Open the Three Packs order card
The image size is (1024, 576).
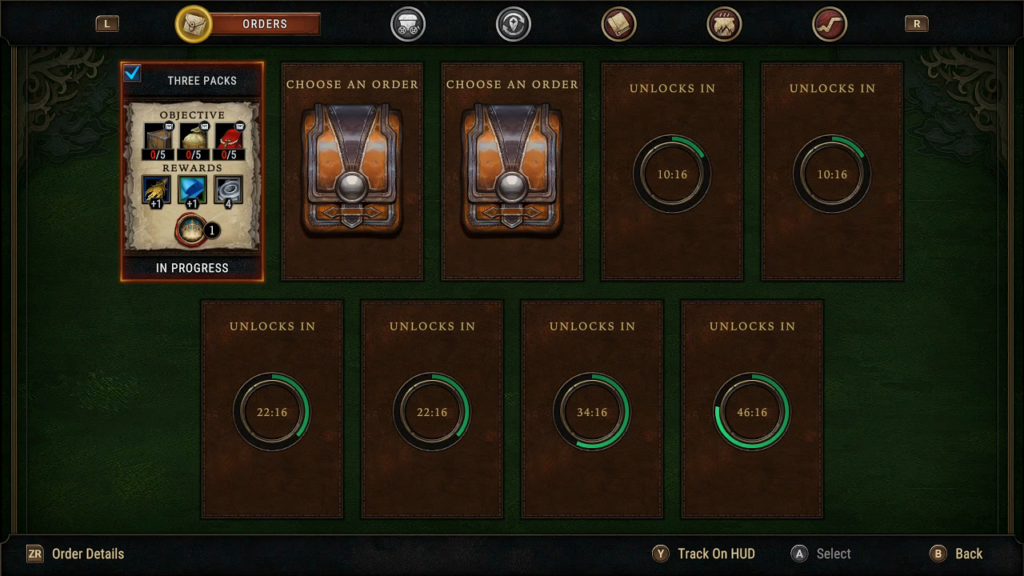tap(192, 170)
